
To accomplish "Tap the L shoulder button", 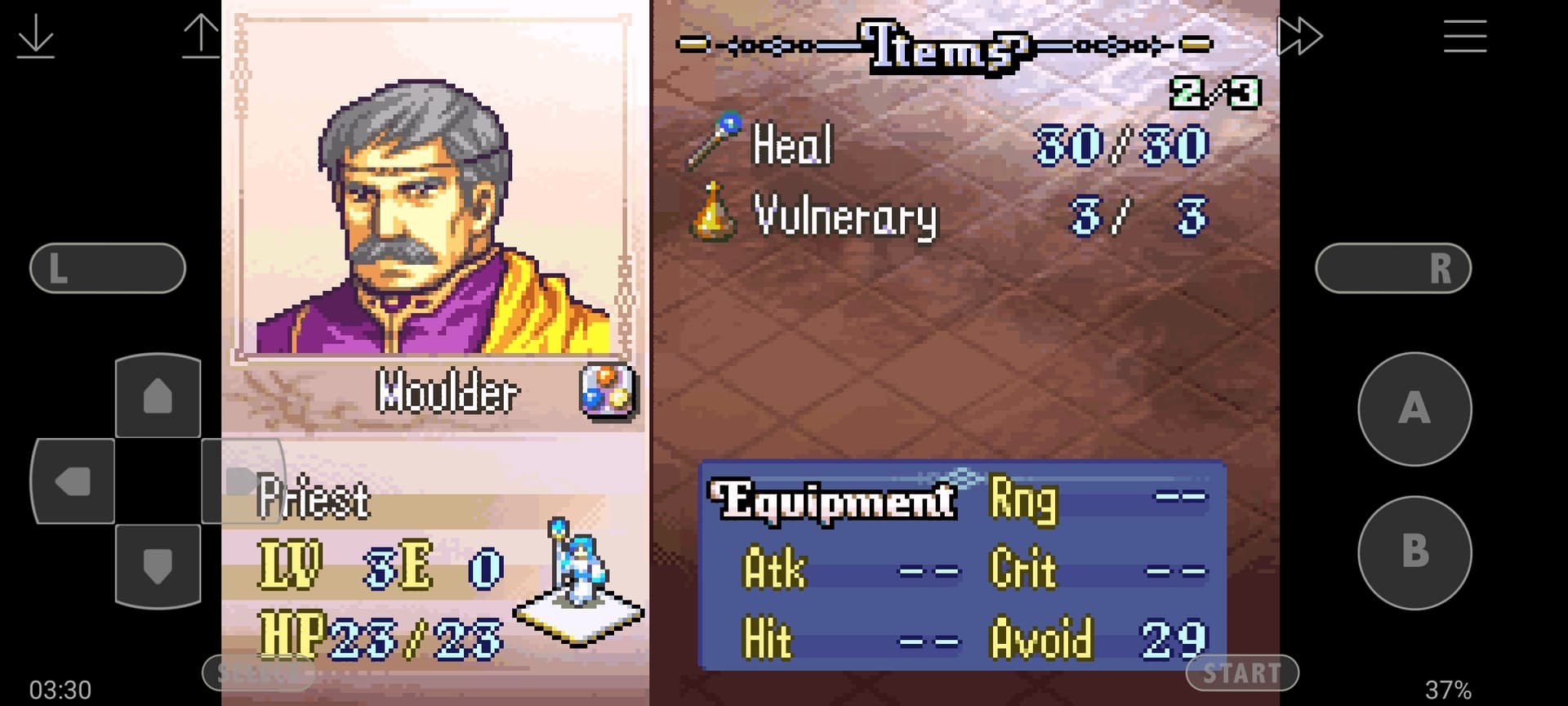I will pos(108,268).
